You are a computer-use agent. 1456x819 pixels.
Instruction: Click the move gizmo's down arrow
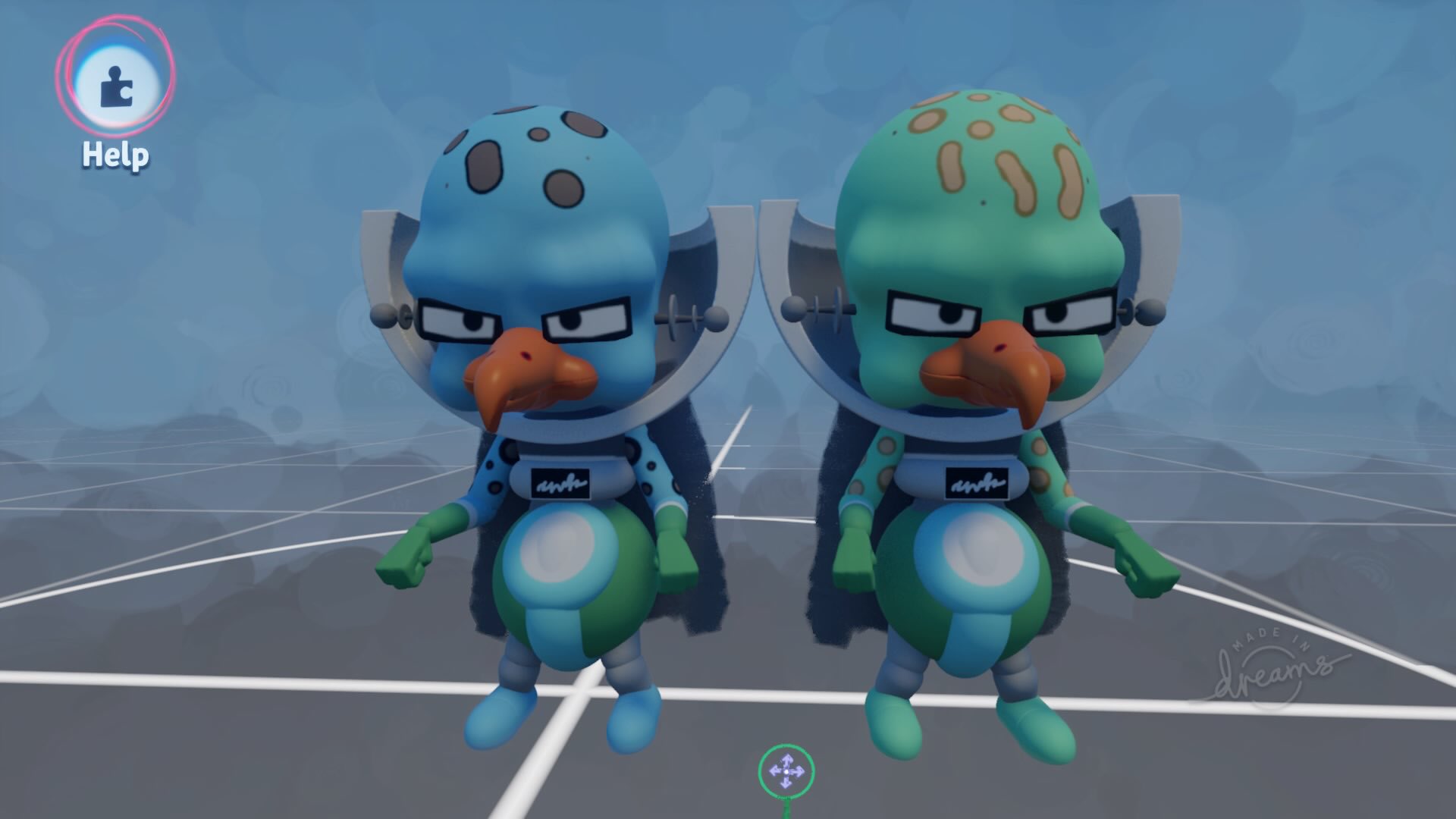point(786,783)
